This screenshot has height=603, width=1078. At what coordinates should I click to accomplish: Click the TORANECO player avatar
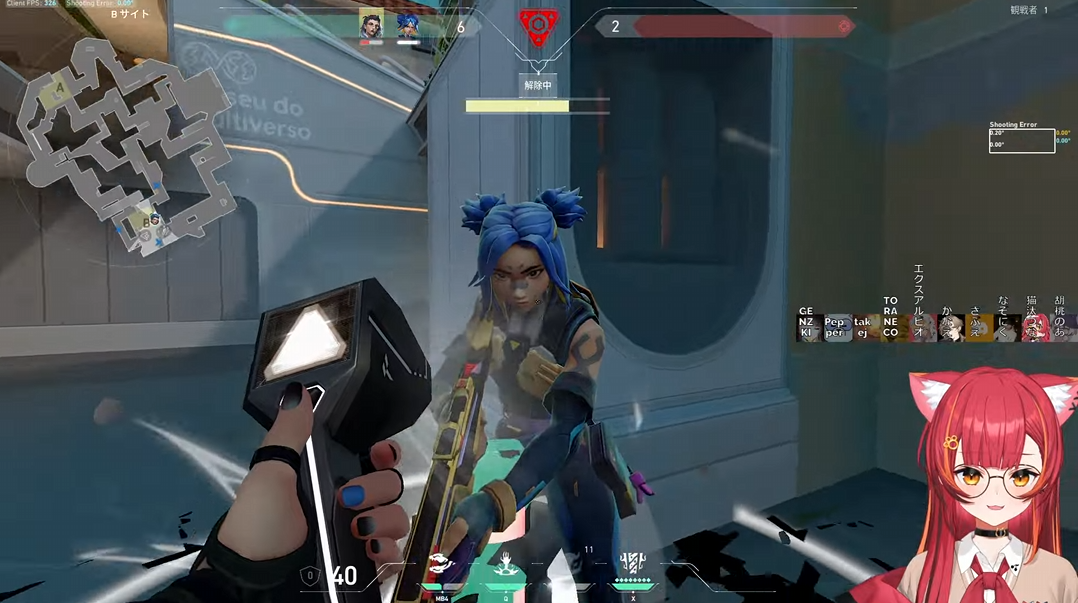click(x=892, y=327)
